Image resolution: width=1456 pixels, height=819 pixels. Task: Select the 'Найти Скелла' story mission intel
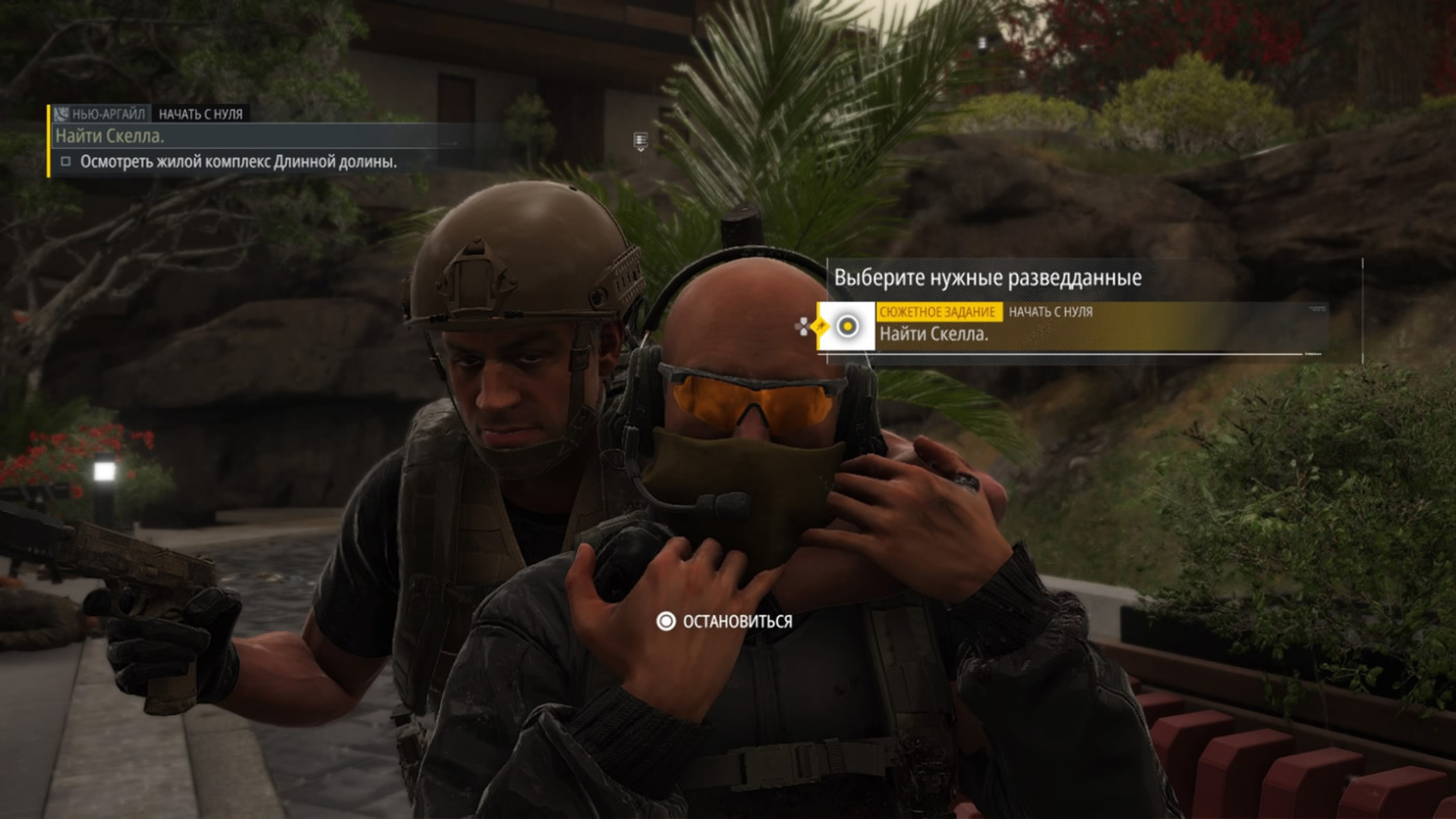[1070, 327]
